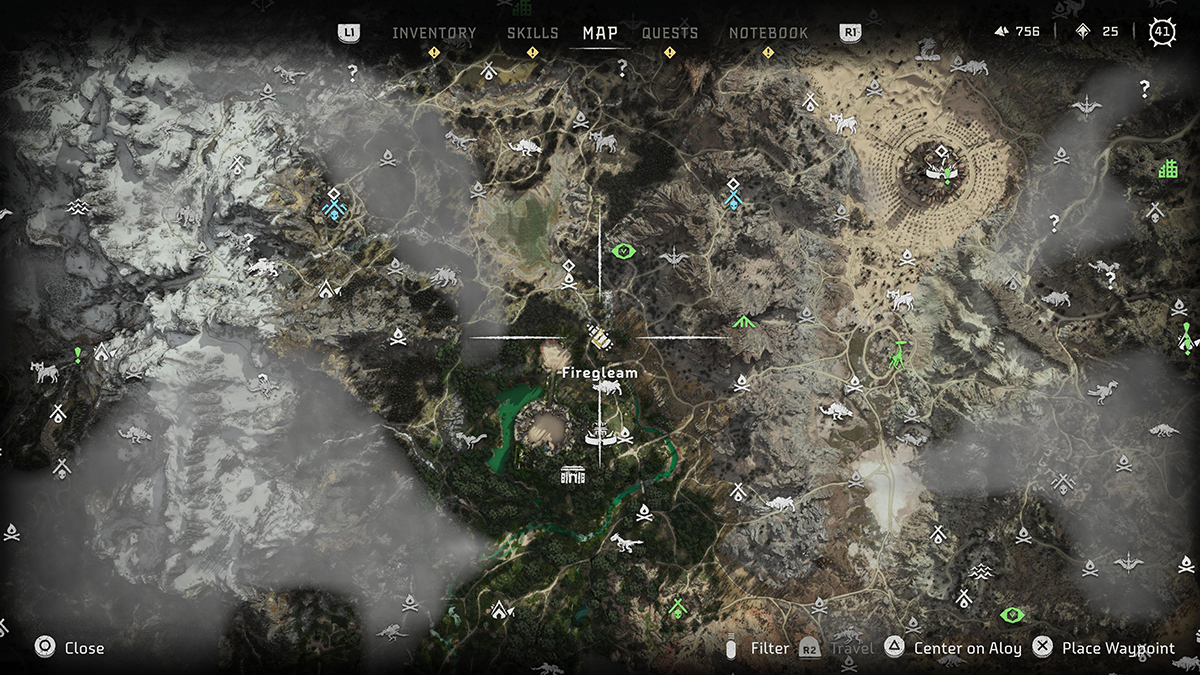Close the map screen
The width and height of the screenshot is (1200, 675).
point(70,648)
